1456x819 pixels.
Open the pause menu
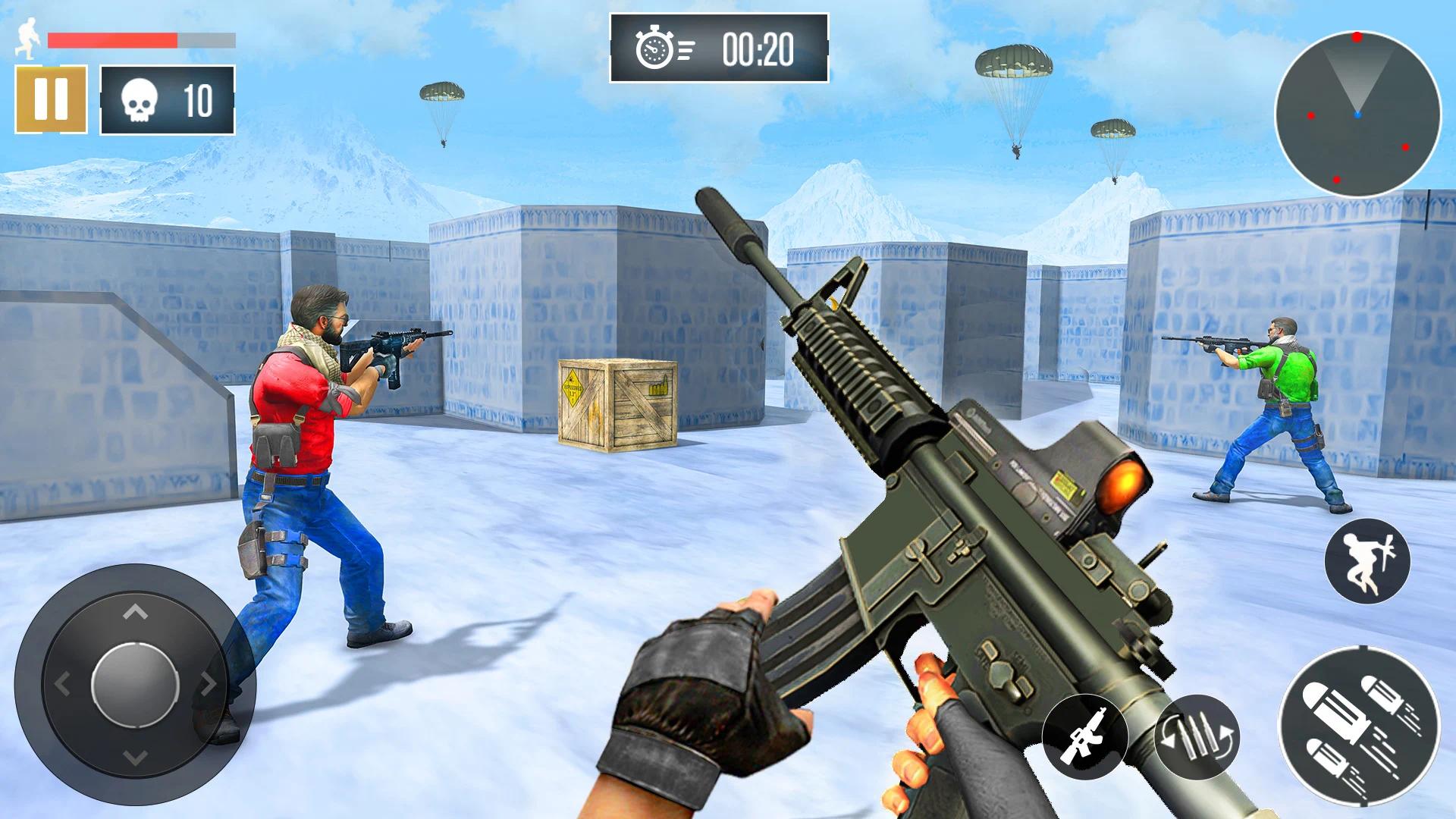pyautogui.click(x=50, y=99)
